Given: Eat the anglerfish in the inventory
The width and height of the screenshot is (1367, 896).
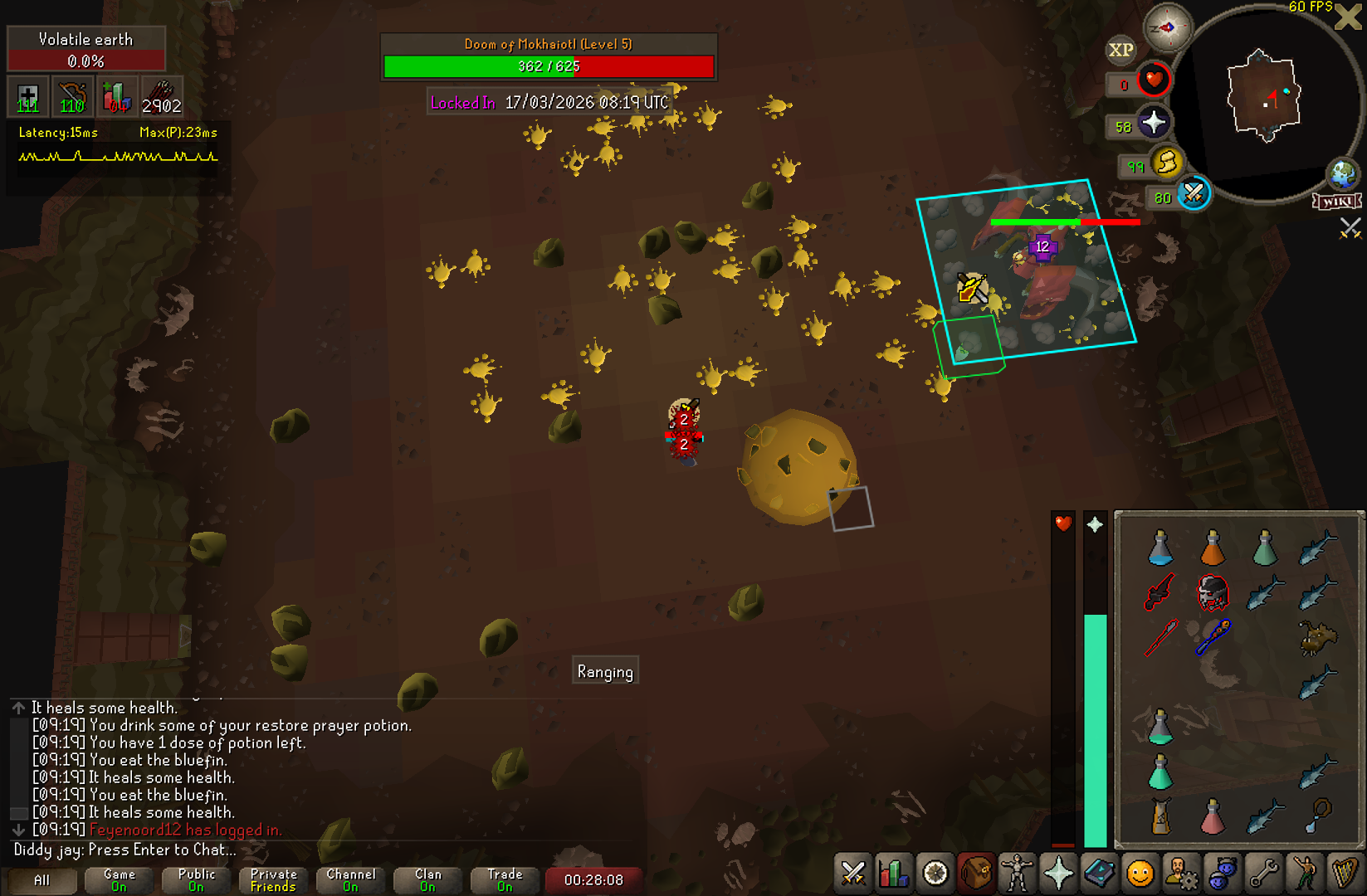Looking at the screenshot, I should pyautogui.click(x=1317, y=638).
